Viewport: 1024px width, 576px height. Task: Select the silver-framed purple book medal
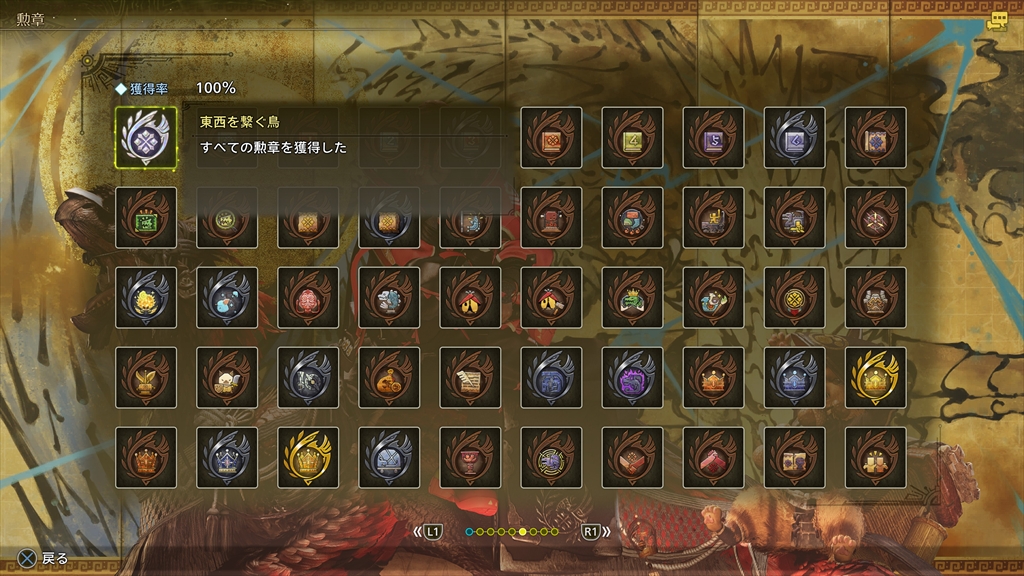794,137
